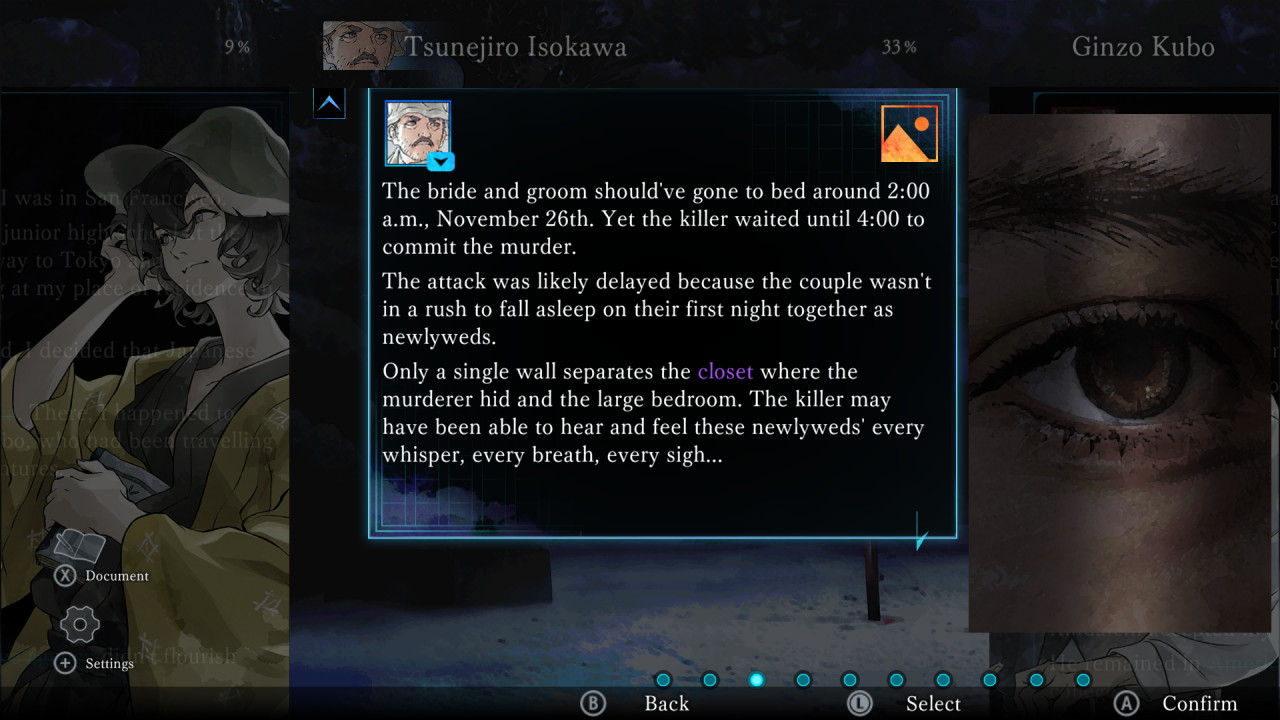Select Tsunejiro Isokawa's avatar in the dialog box

[x=417, y=133]
